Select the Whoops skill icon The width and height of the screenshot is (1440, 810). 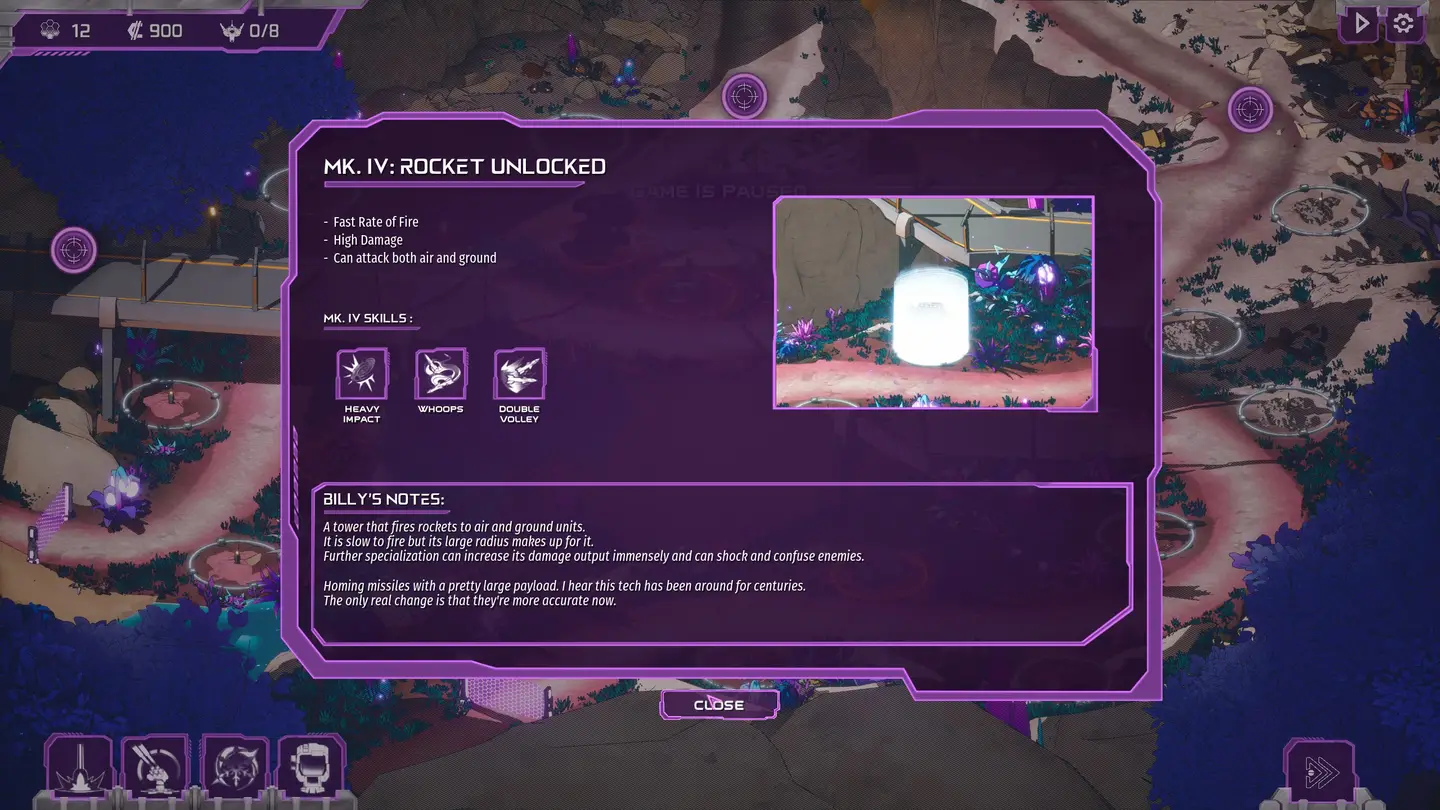point(440,374)
